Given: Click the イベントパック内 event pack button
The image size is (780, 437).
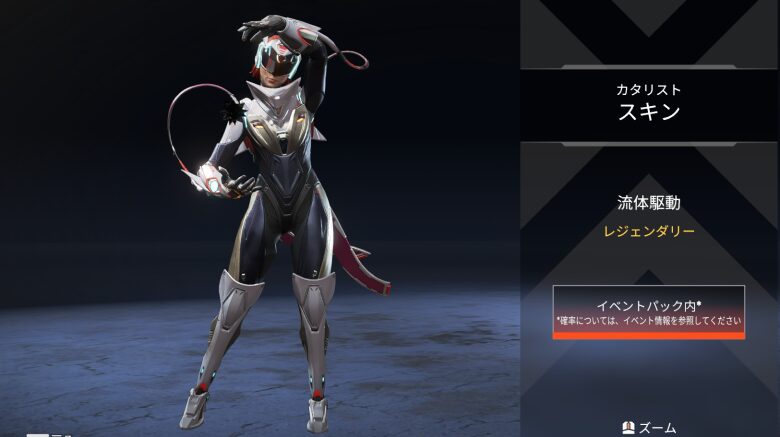Looking at the screenshot, I should (648, 312).
